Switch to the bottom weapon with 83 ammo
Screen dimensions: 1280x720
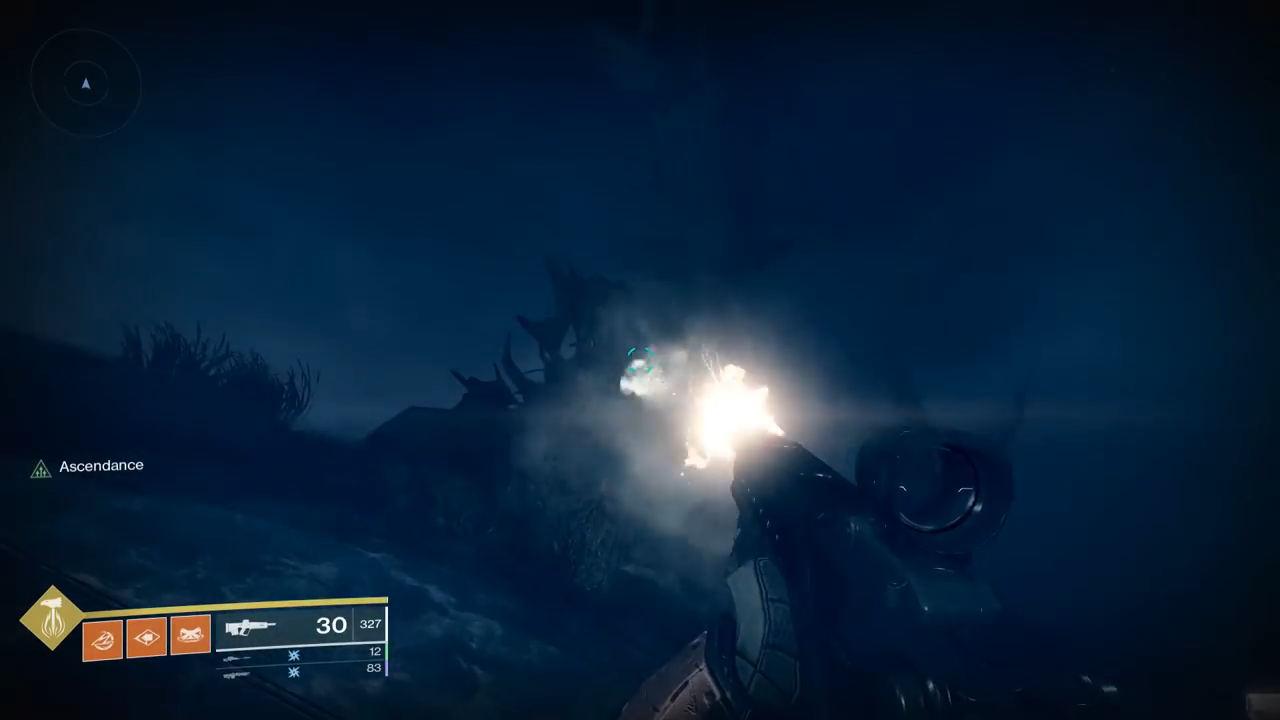click(x=237, y=674)
